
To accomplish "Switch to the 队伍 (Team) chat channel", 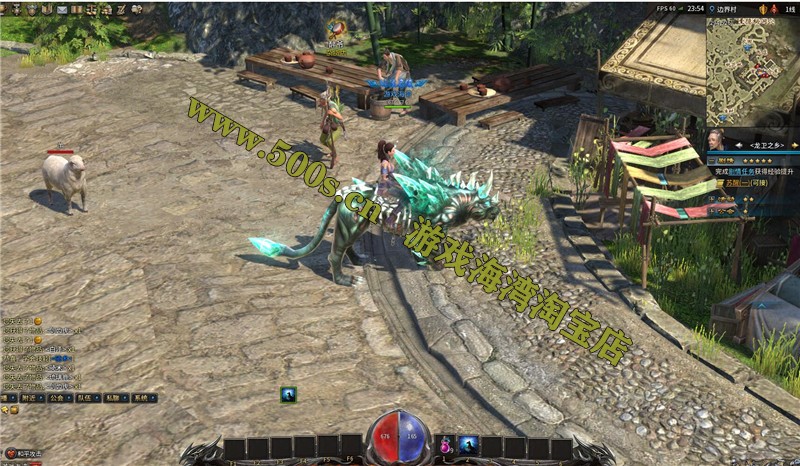I will pyautogui.click(x=88, y=398).
